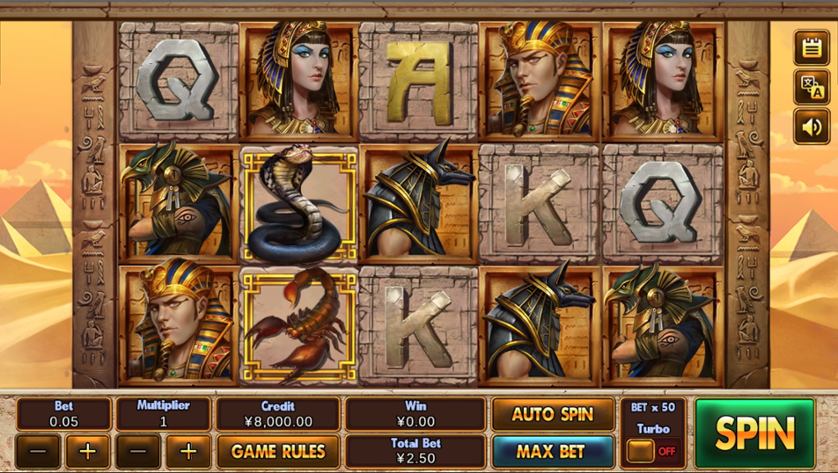Image resolution: width=838 pixels, height=473 pixels.
Task: Change language via the translate icon
Action: [x=811, y=87]
